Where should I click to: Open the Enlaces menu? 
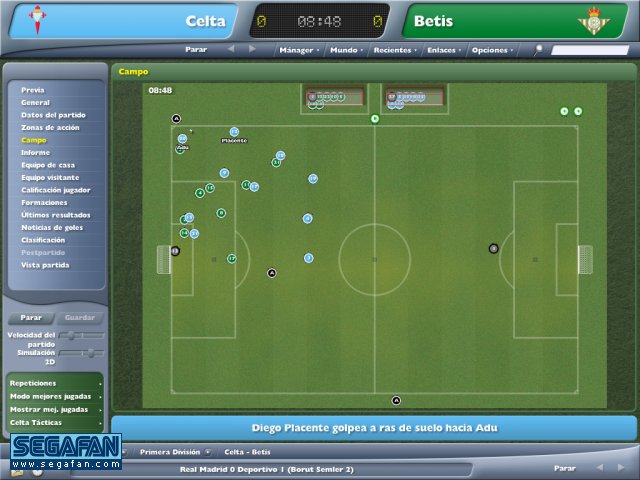pos(441,49)
